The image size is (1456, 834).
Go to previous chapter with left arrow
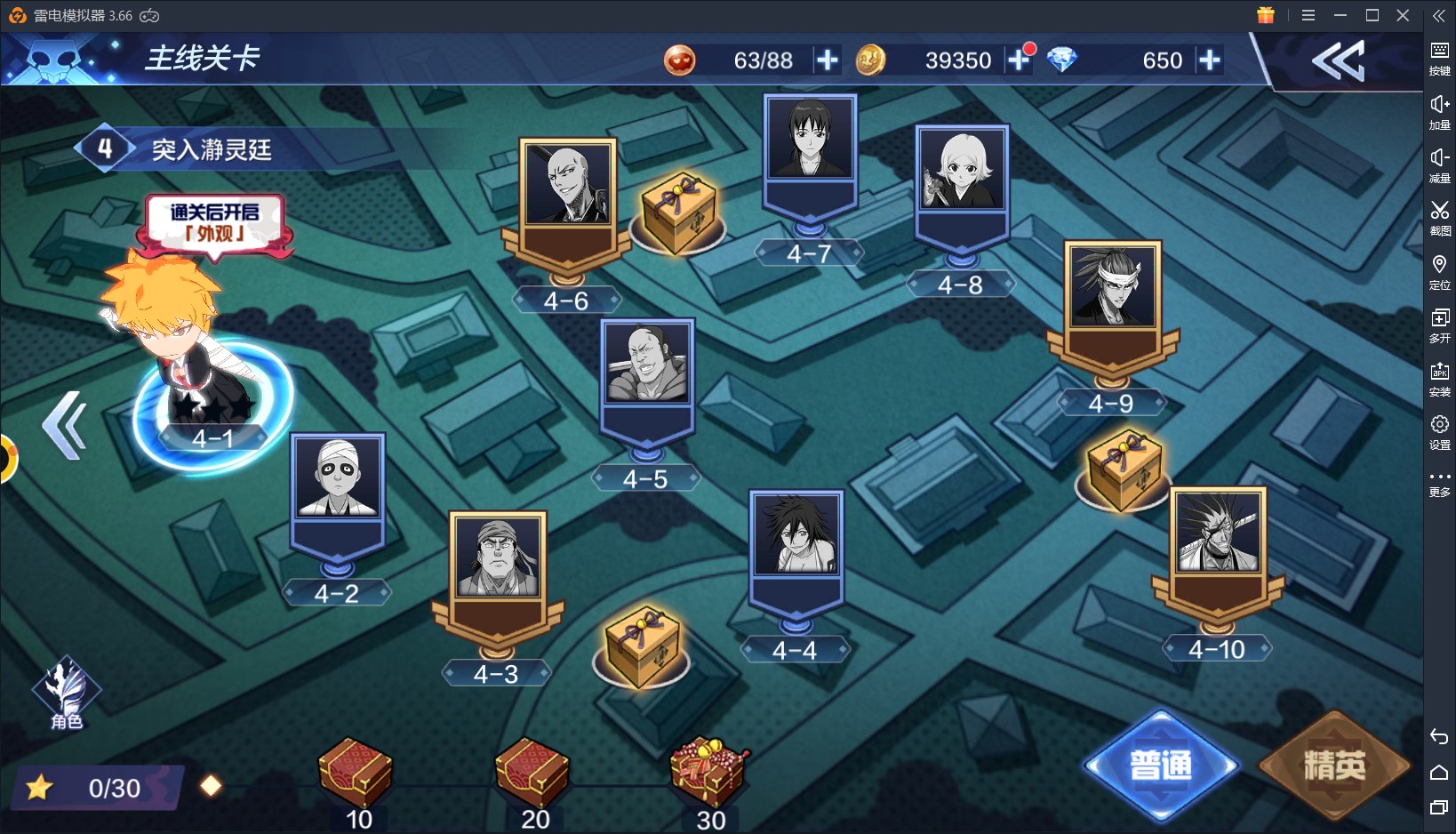[x=65, y=426]
